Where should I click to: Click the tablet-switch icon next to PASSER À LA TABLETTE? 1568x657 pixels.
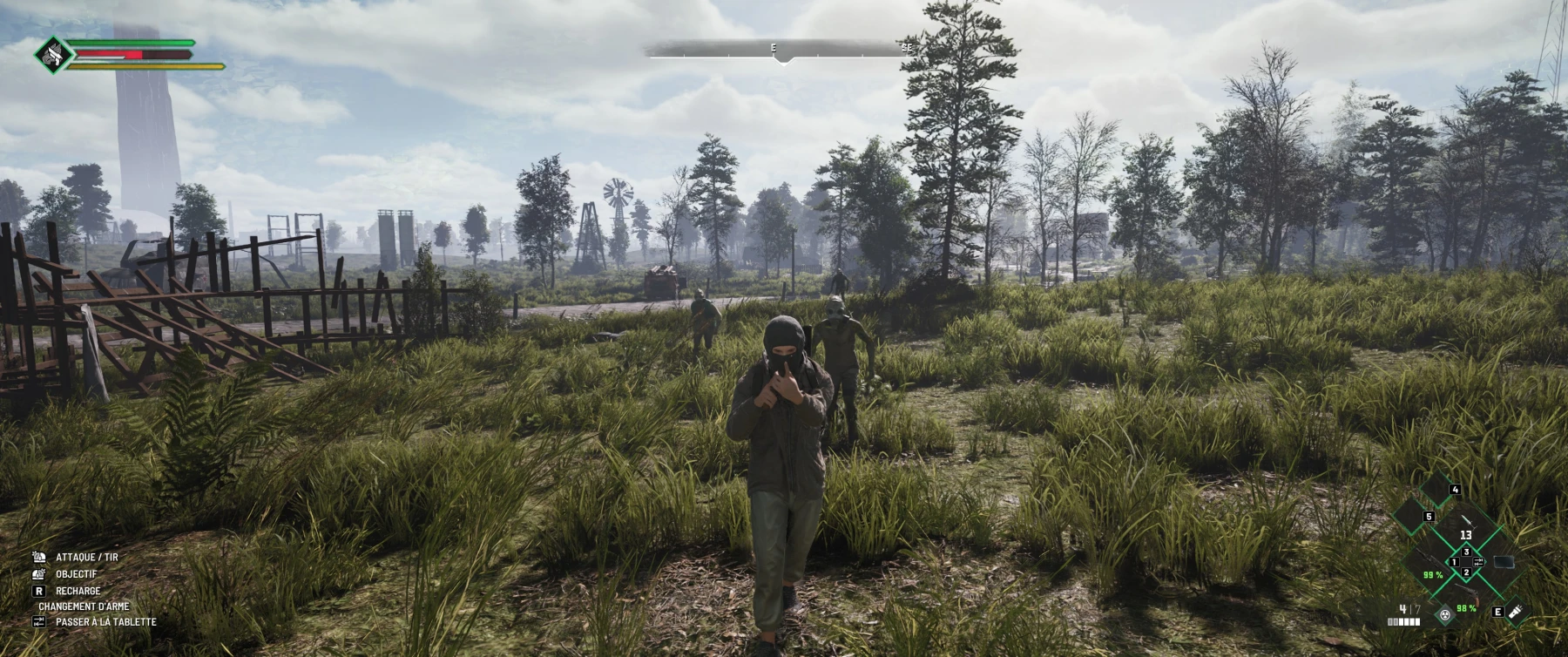tap(39, 621)
